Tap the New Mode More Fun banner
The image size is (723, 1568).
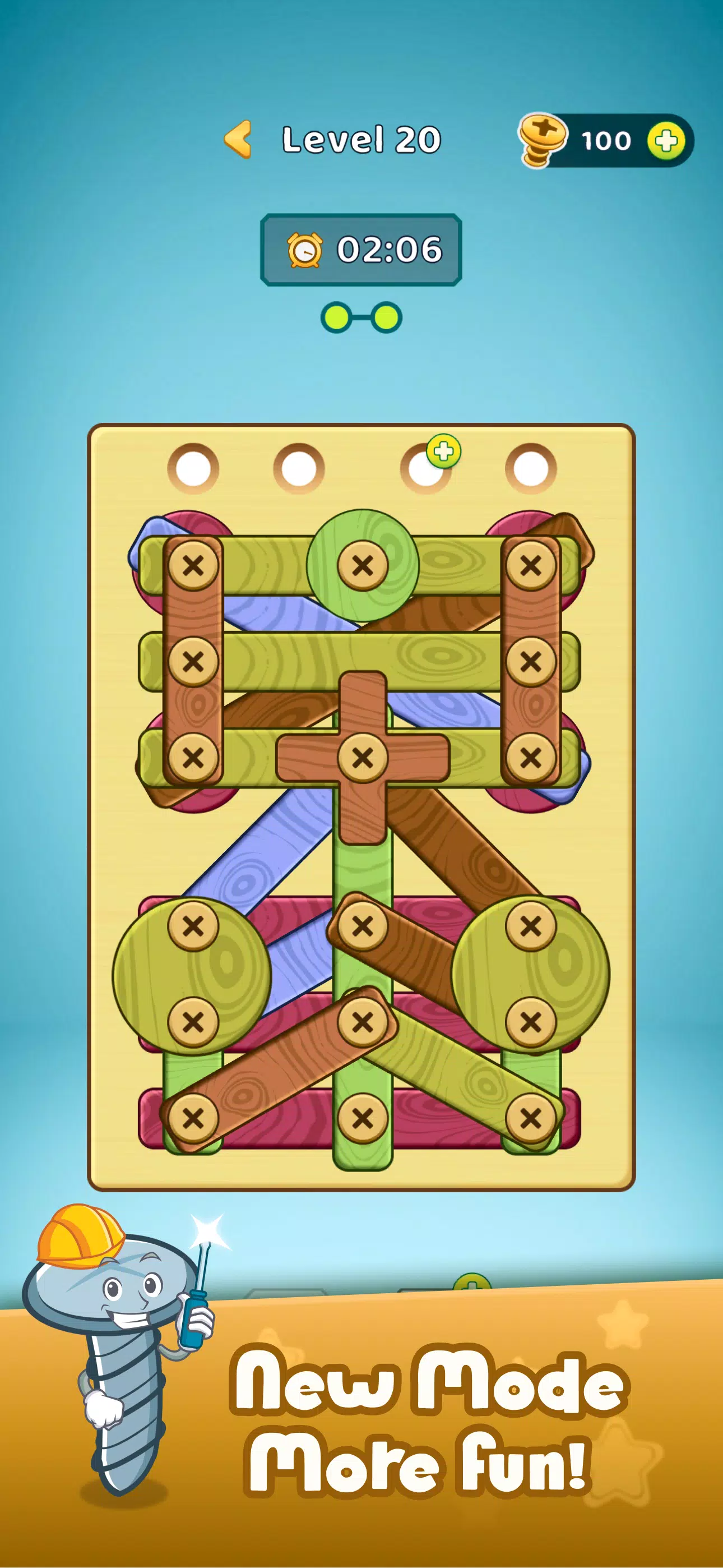pyautogui.click(x=426, y=1418)
